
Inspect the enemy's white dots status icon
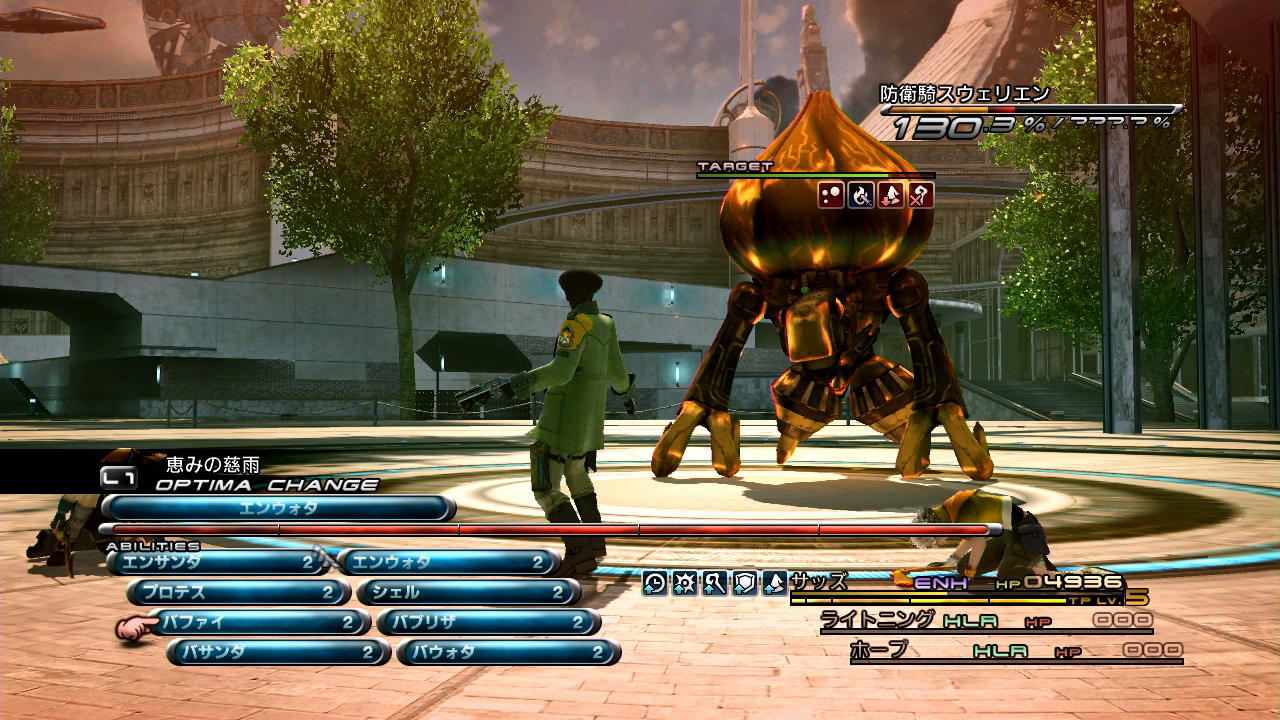click(x=831, y=195)
